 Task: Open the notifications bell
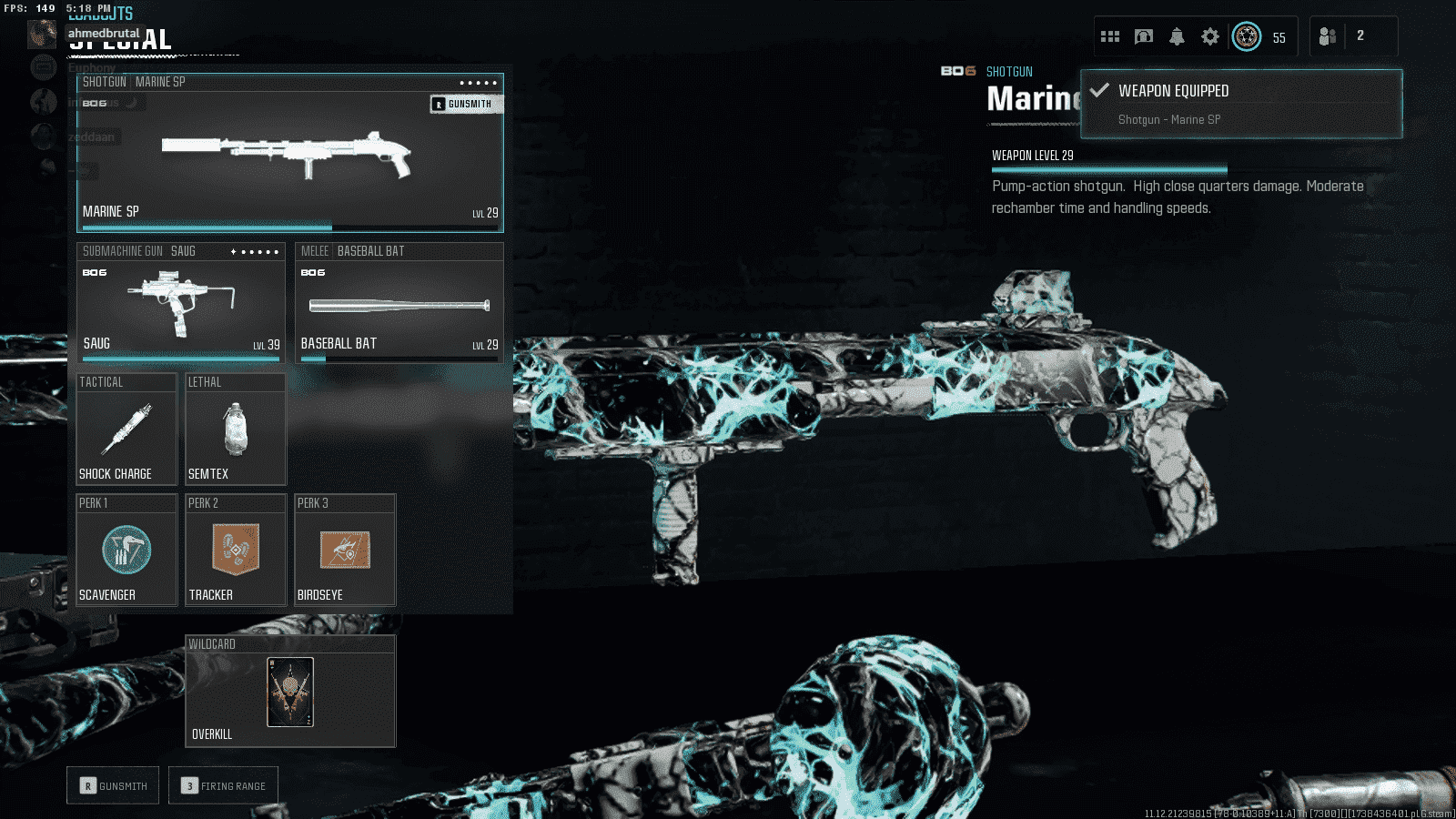click(x=1177, y=36)
